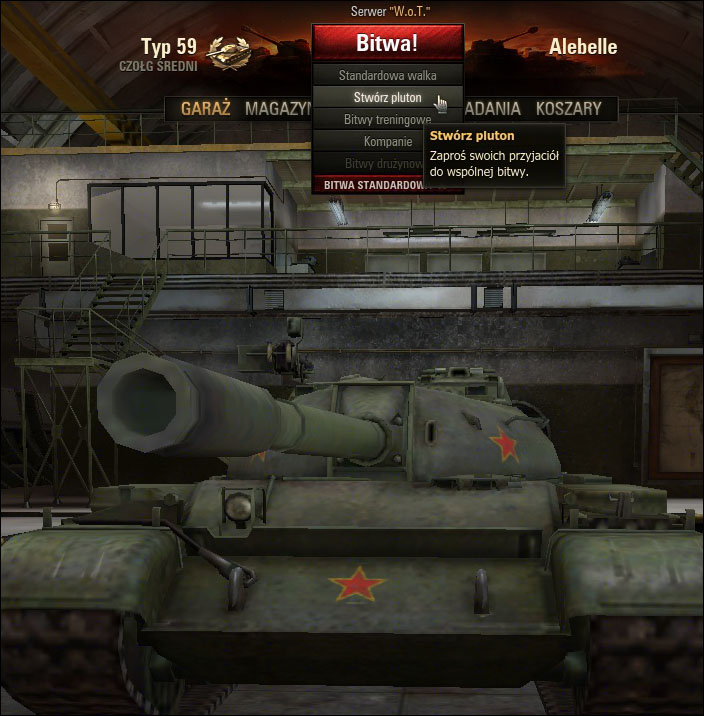Switch to the GARAŻ tab
The height and width of the screenshot is (716, 704).
coord(206,109)
